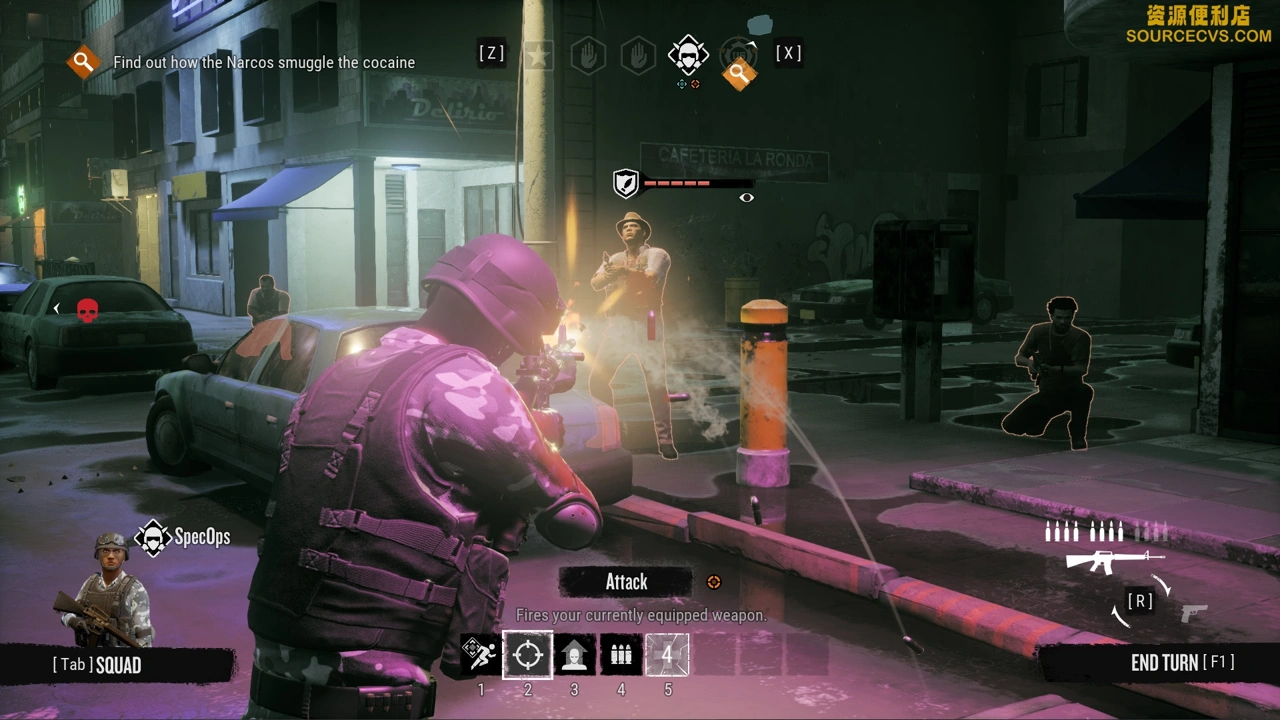
Task: End the current turn
Action: (1181, 663)
